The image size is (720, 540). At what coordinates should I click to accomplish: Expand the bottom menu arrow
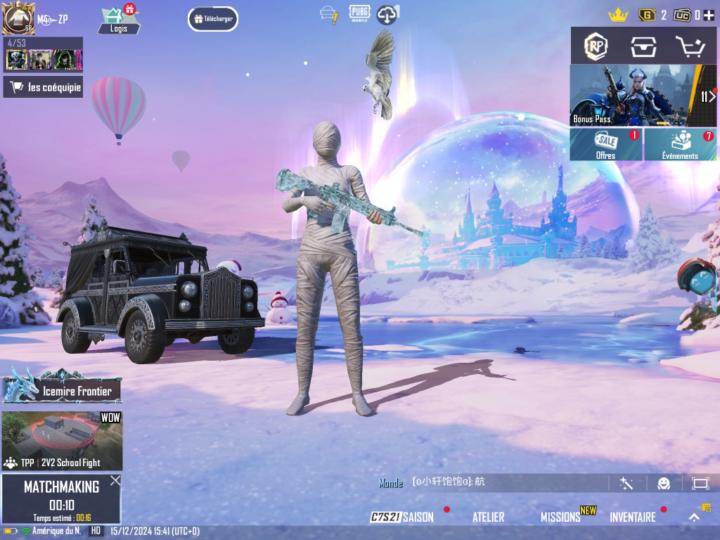(695, 517)
